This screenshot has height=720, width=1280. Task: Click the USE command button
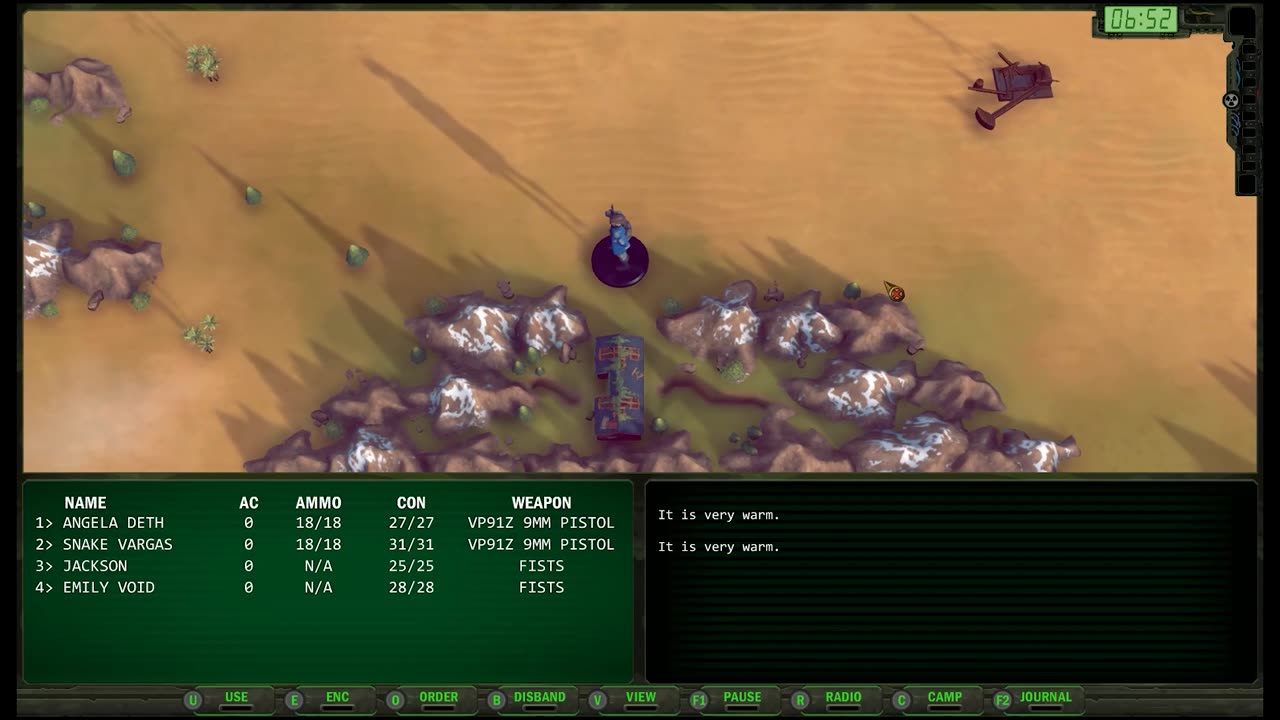pos(236,698)
